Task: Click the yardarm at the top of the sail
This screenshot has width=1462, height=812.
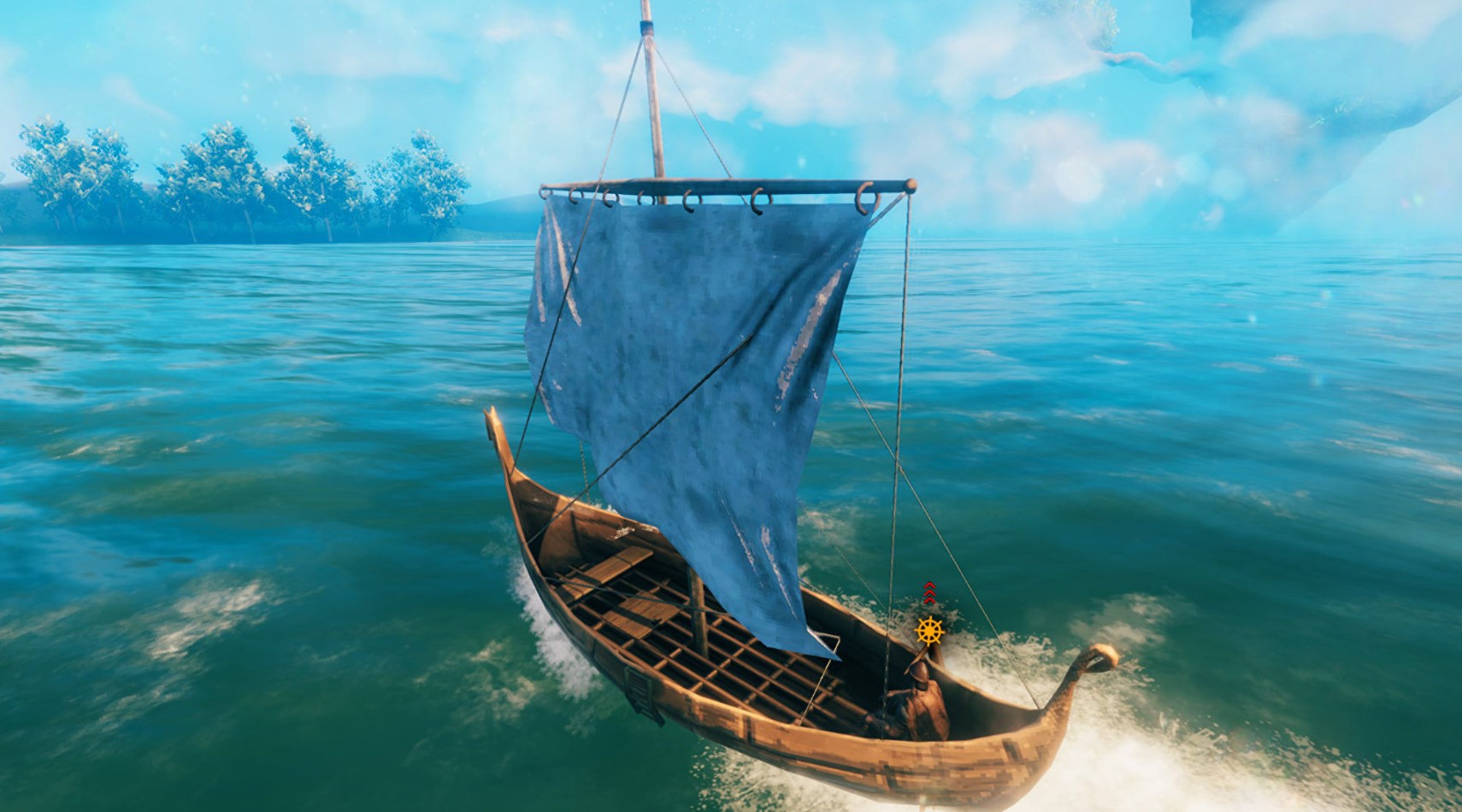Action: click(727, 186)
